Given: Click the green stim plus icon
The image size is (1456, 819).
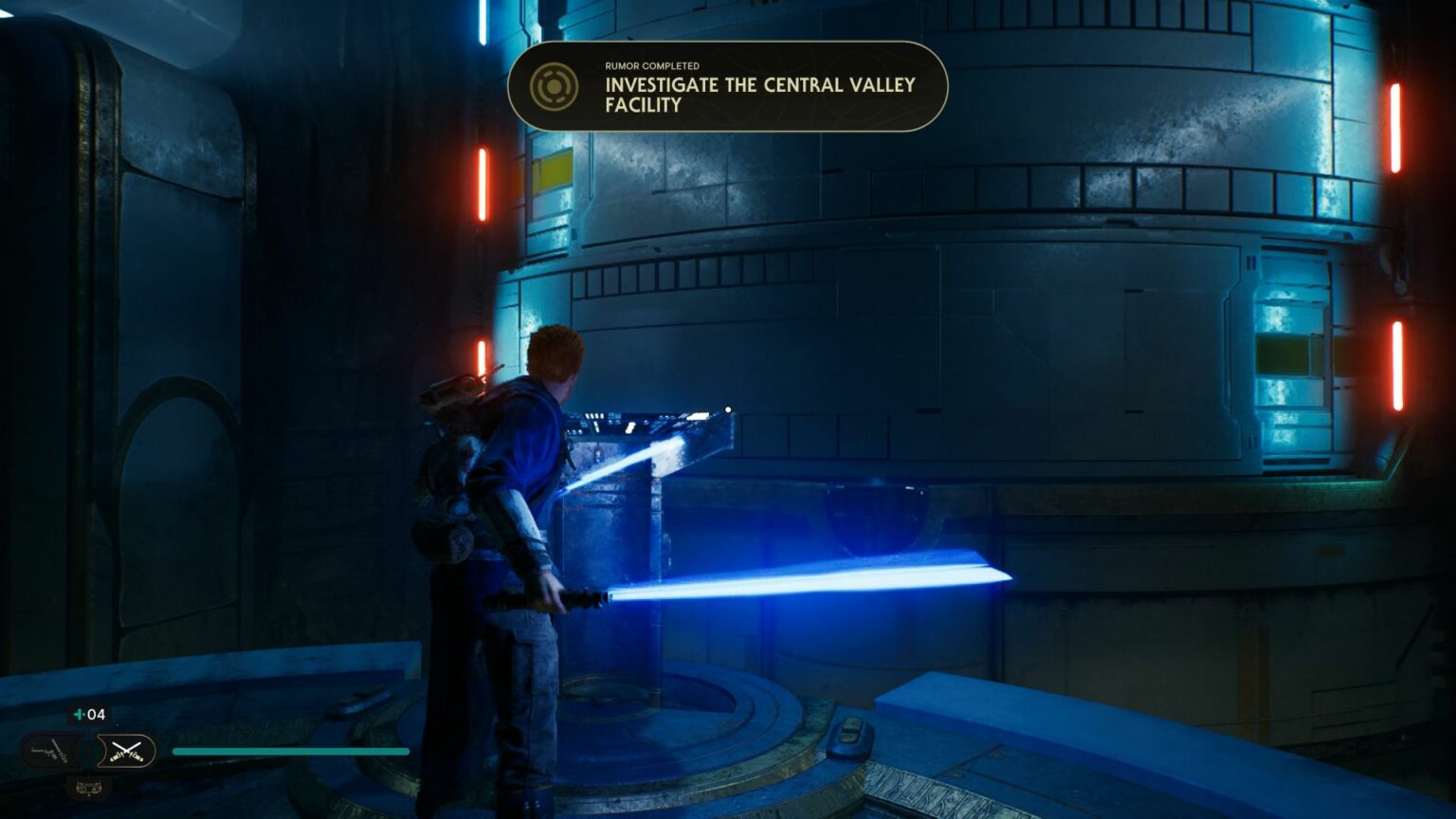Looking at the screenshot, I should tap(79, 715).
